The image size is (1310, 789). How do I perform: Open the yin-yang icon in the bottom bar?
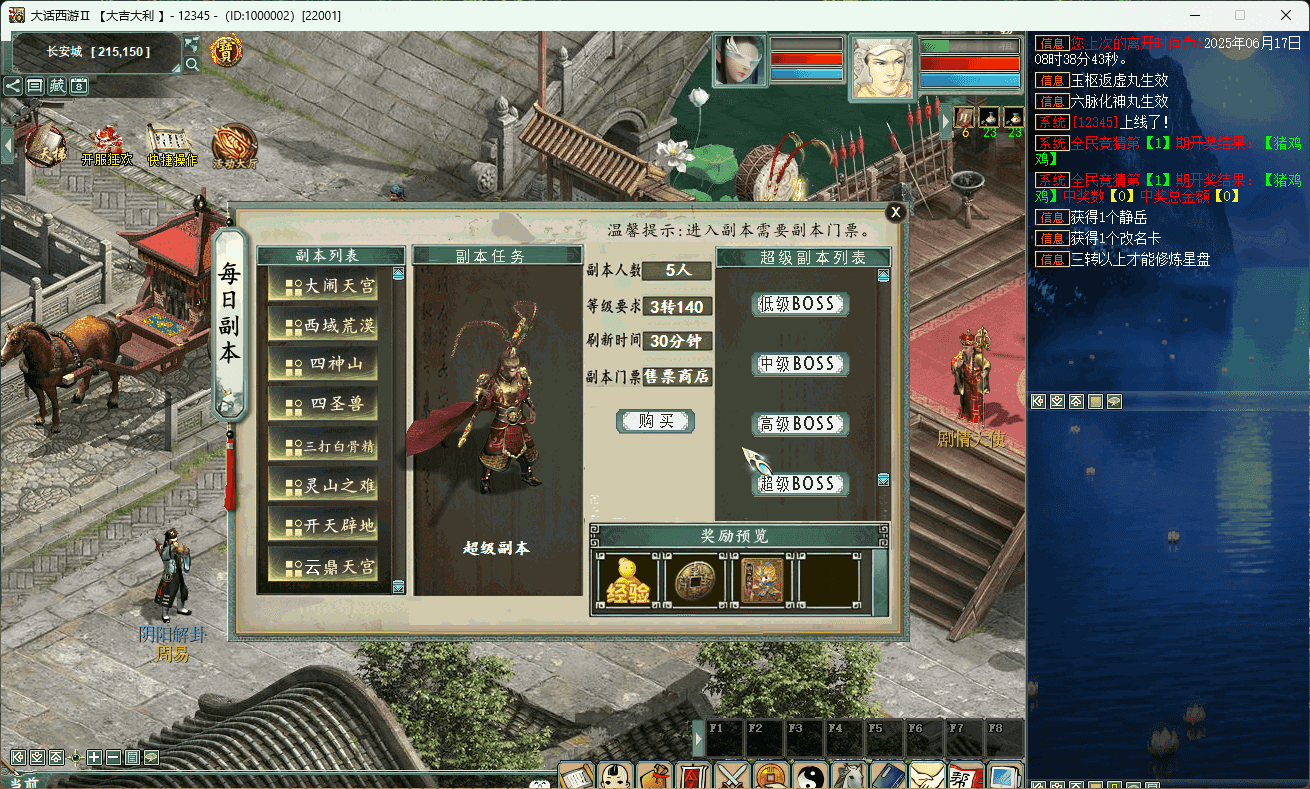tap(810, 776)
